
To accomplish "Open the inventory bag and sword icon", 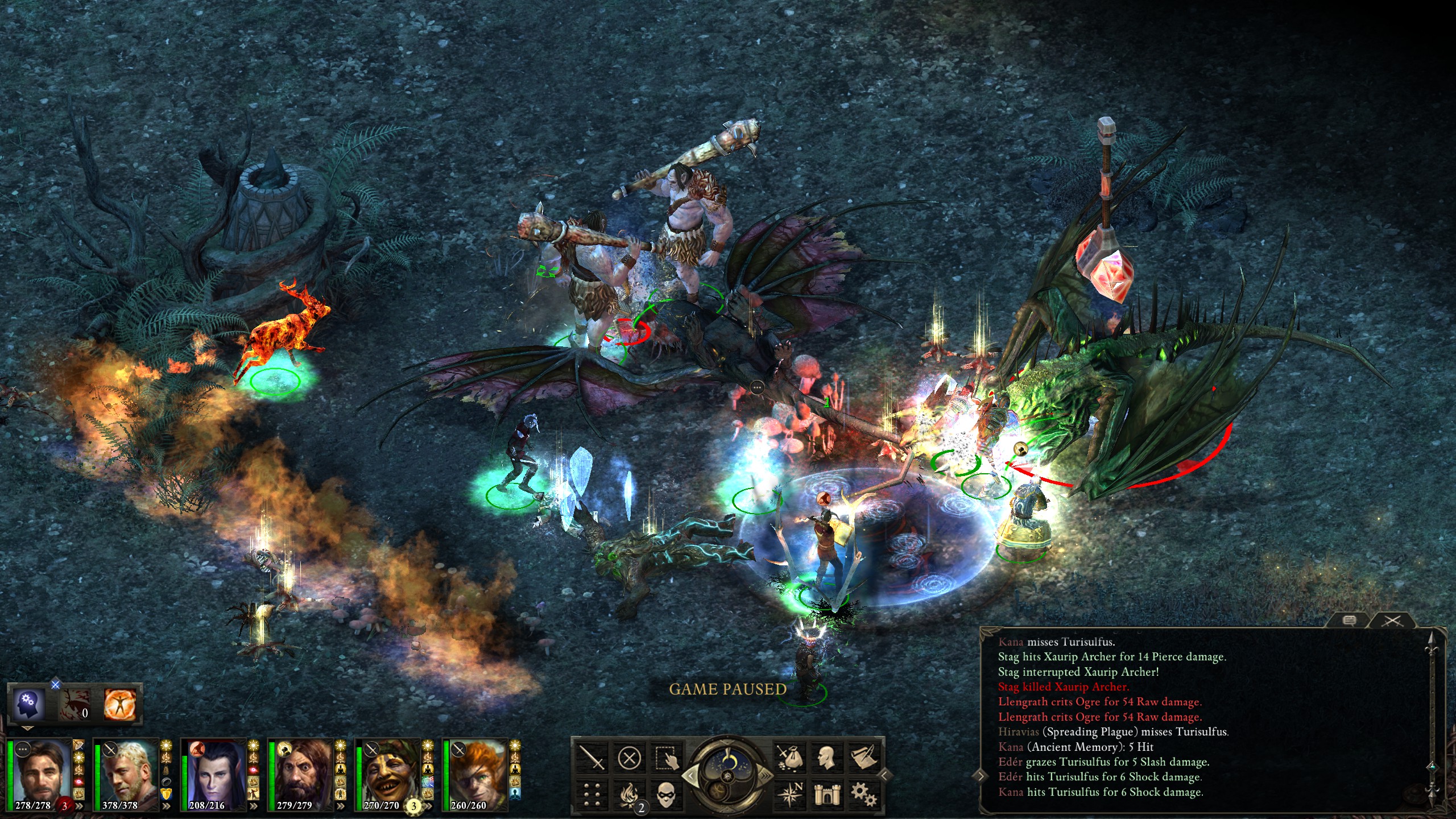I will coord(789,758).
